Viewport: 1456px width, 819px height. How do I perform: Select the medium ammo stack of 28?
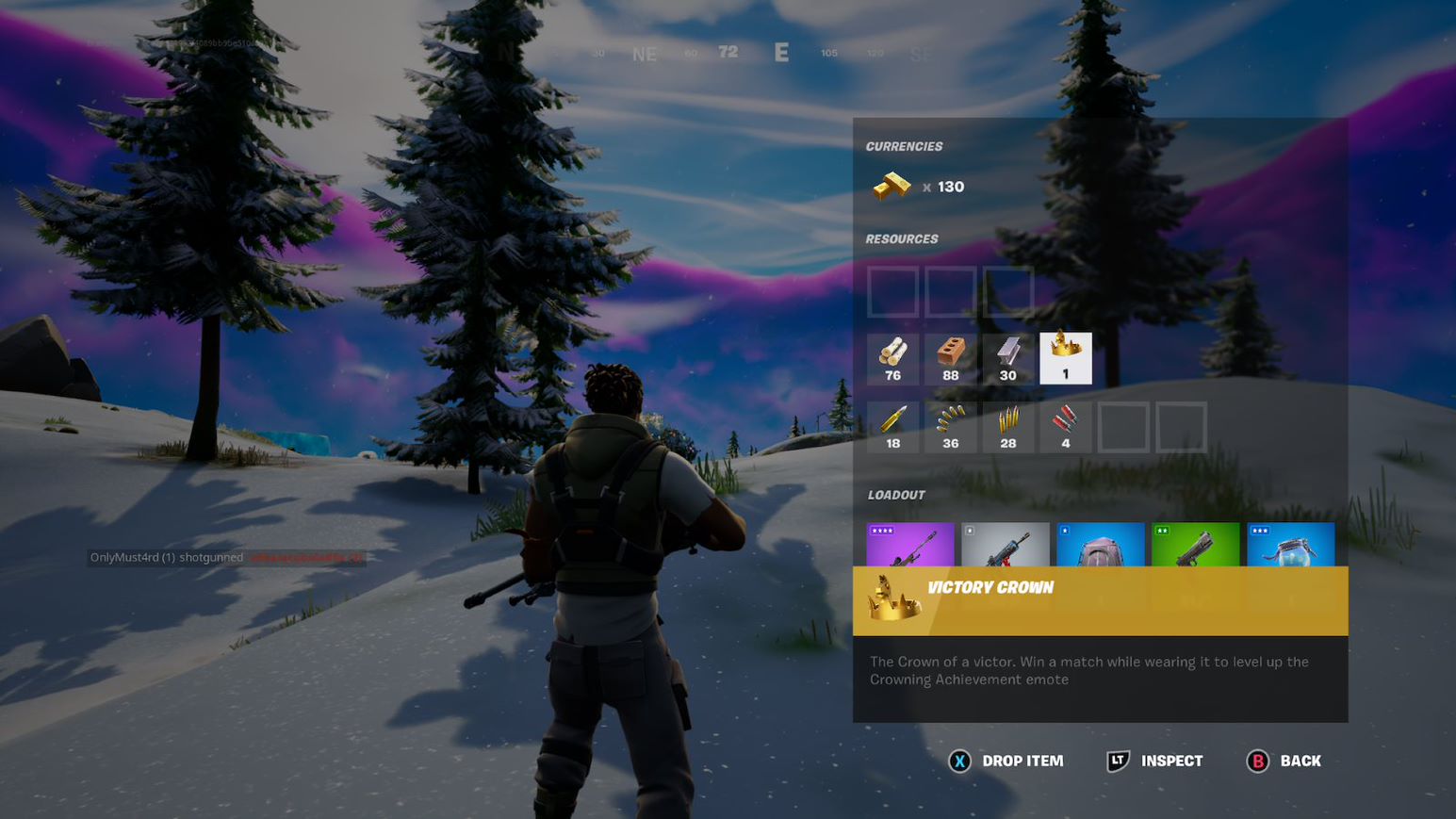coord(1007,426)
